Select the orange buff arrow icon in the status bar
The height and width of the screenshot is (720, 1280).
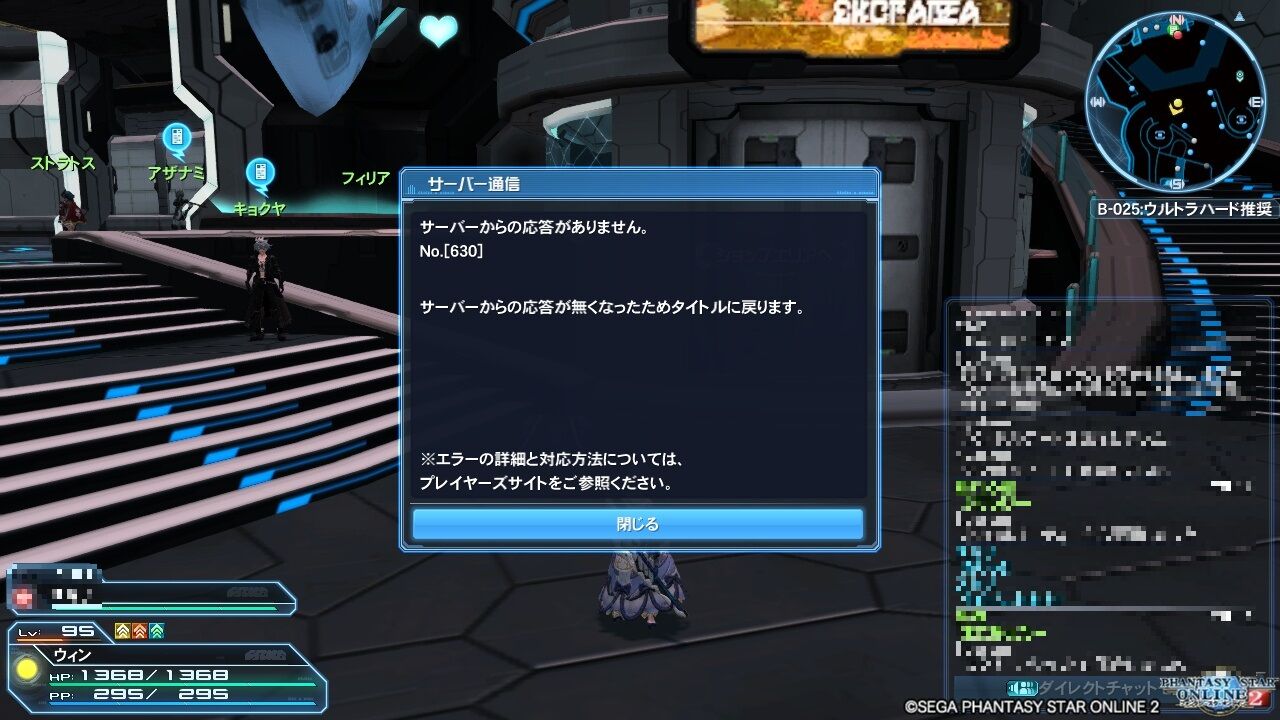(x=137, y=630)
